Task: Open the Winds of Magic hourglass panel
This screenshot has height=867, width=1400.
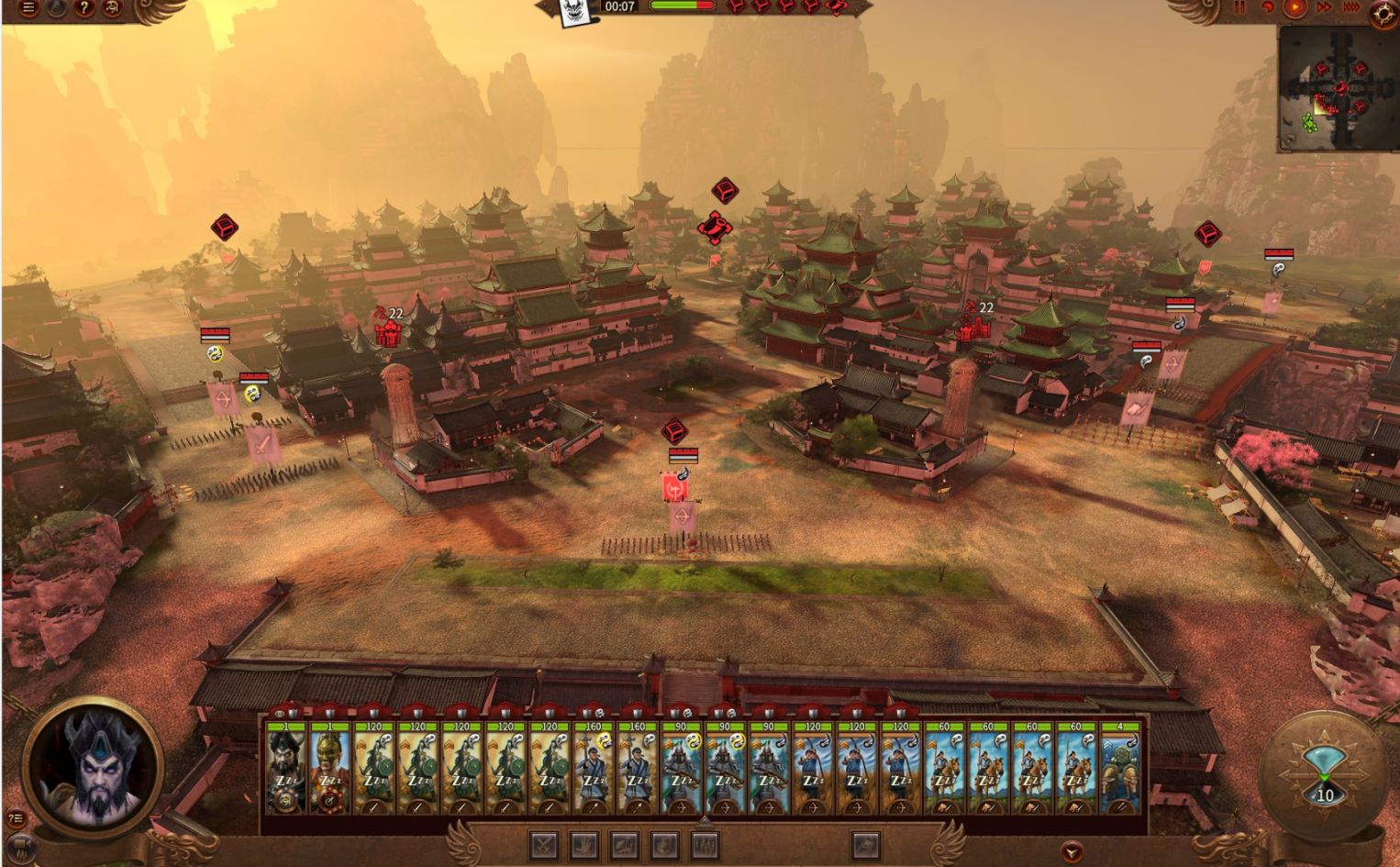Action: pyautogui.click(x=1324, y=769)
